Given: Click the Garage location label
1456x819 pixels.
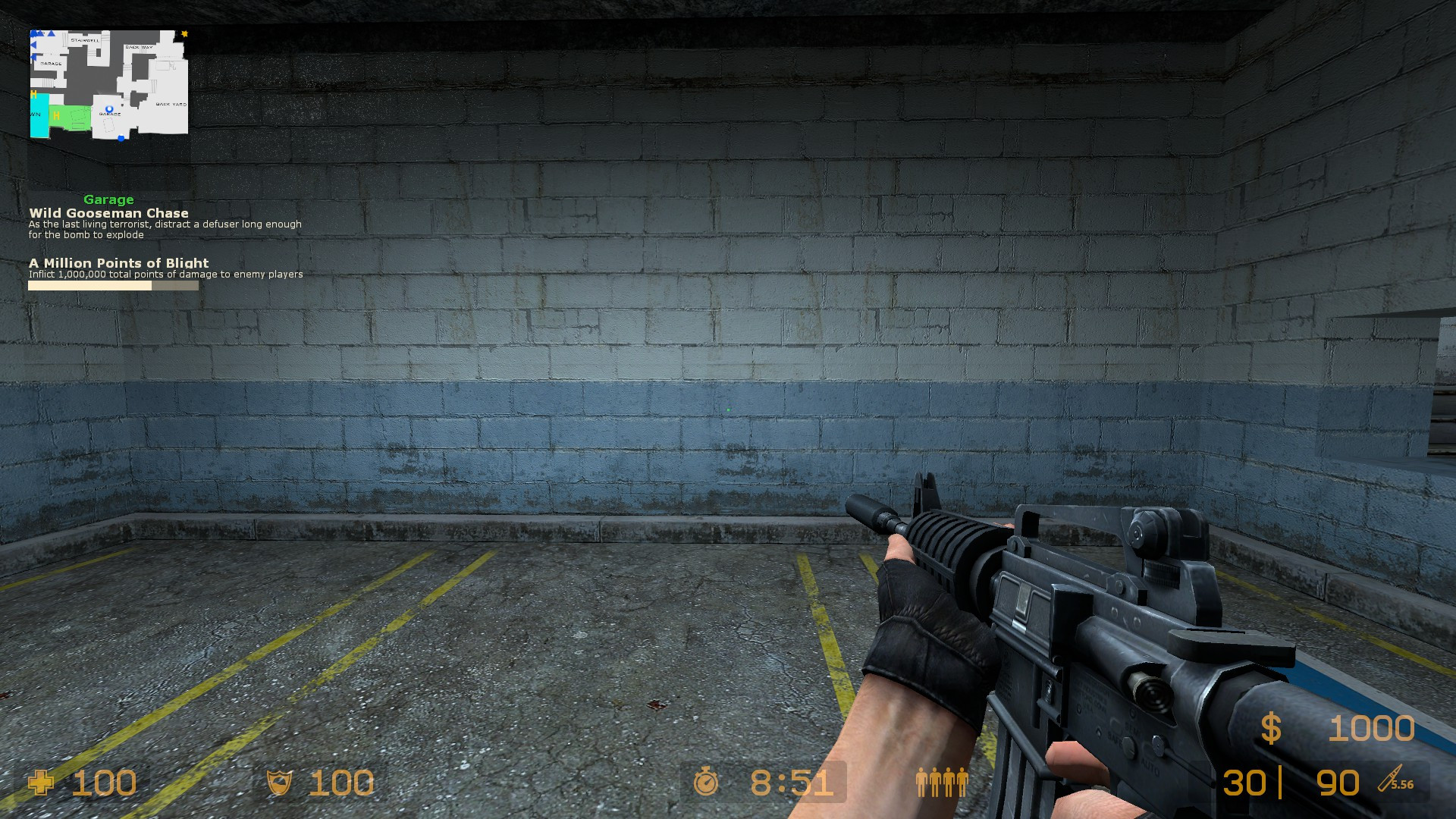Looking at the screenshot, I should point(109,199).
